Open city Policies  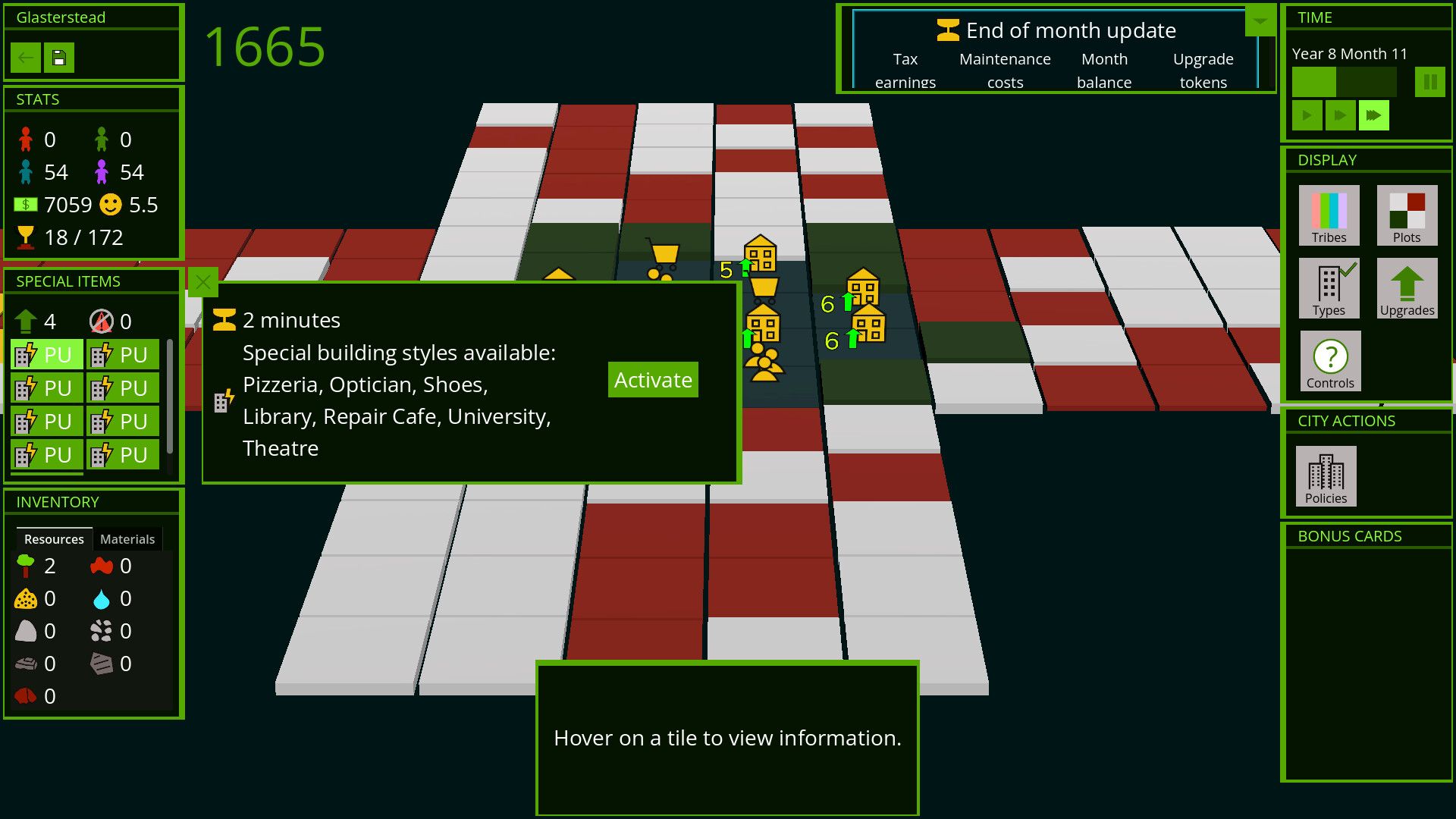[x=1326, y=476]
